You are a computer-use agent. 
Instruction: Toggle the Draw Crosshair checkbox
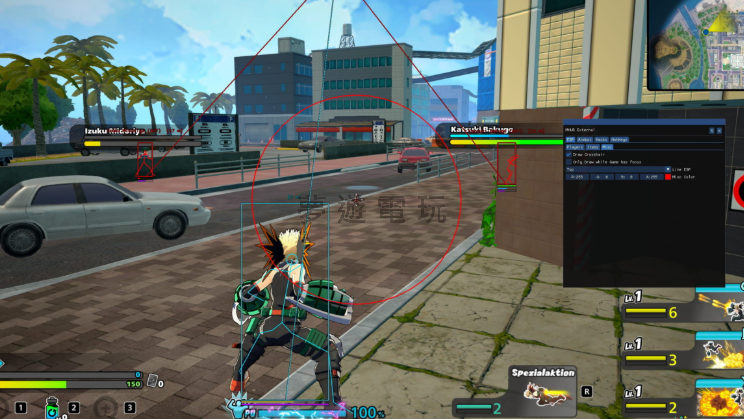[x=569, y=155]
